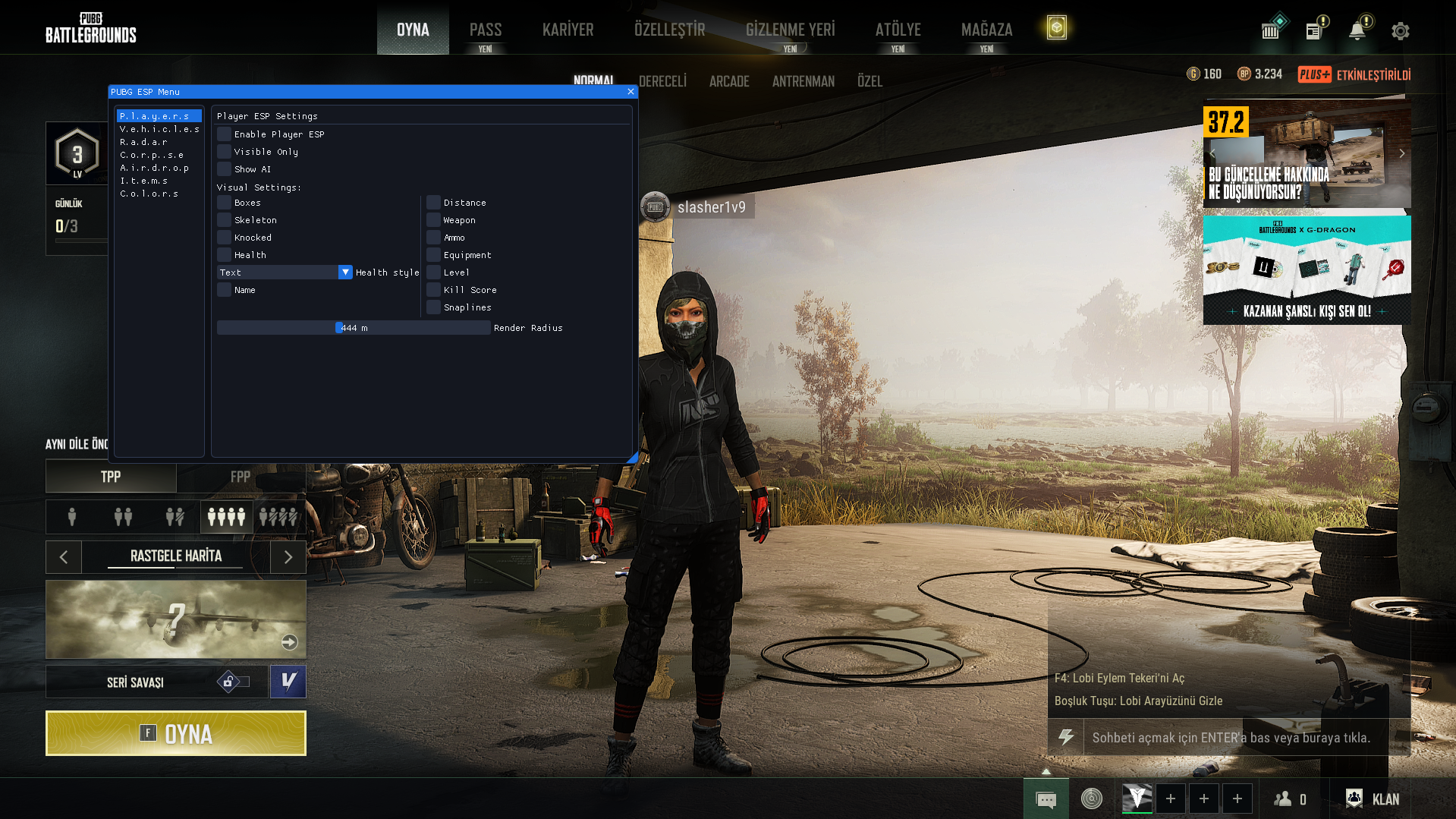Choose the ANTRENMAN training mode
1456x819 pixels.
tap(803, 81)
